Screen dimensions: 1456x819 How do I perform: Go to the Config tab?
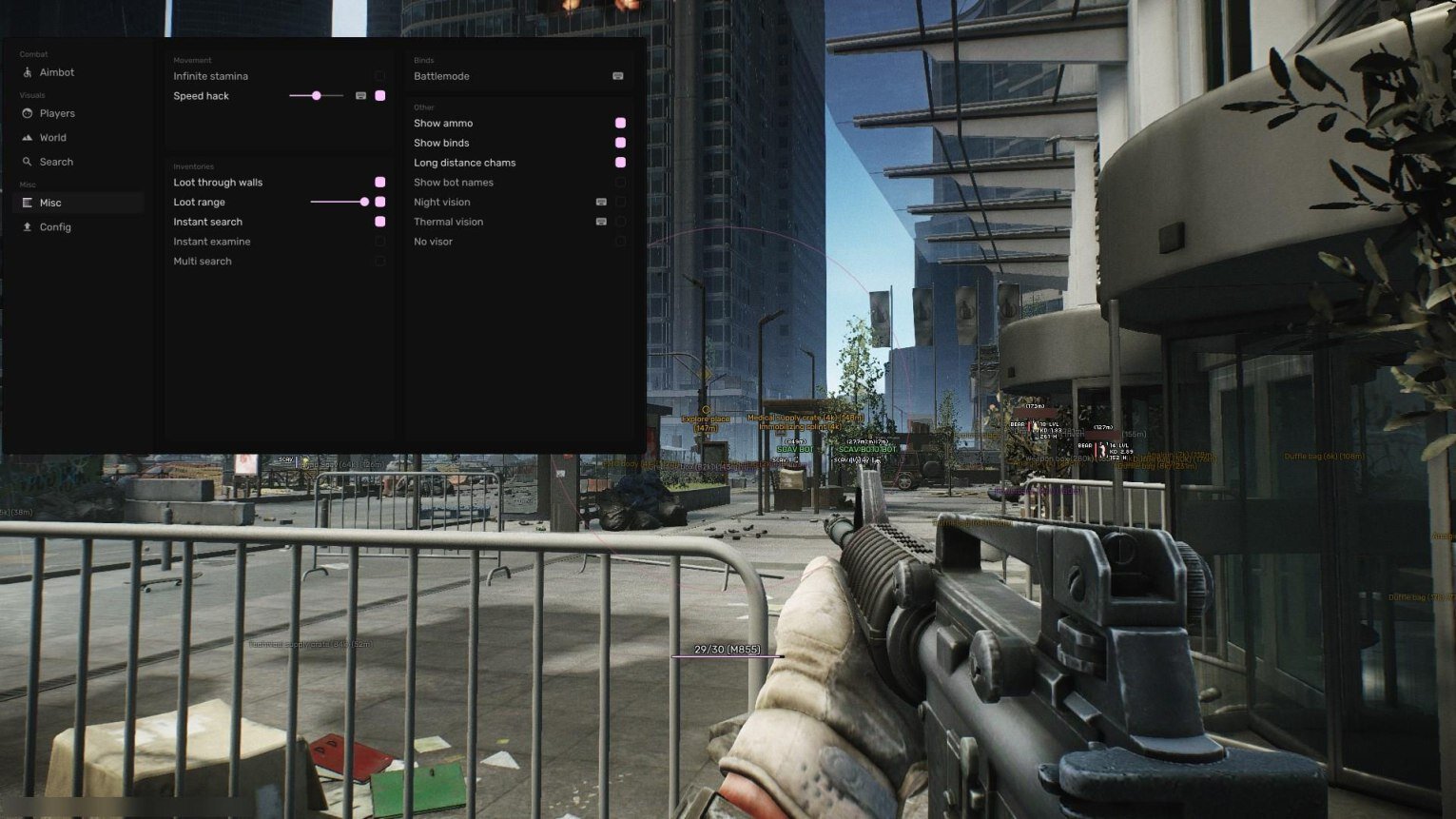point(54,227)
